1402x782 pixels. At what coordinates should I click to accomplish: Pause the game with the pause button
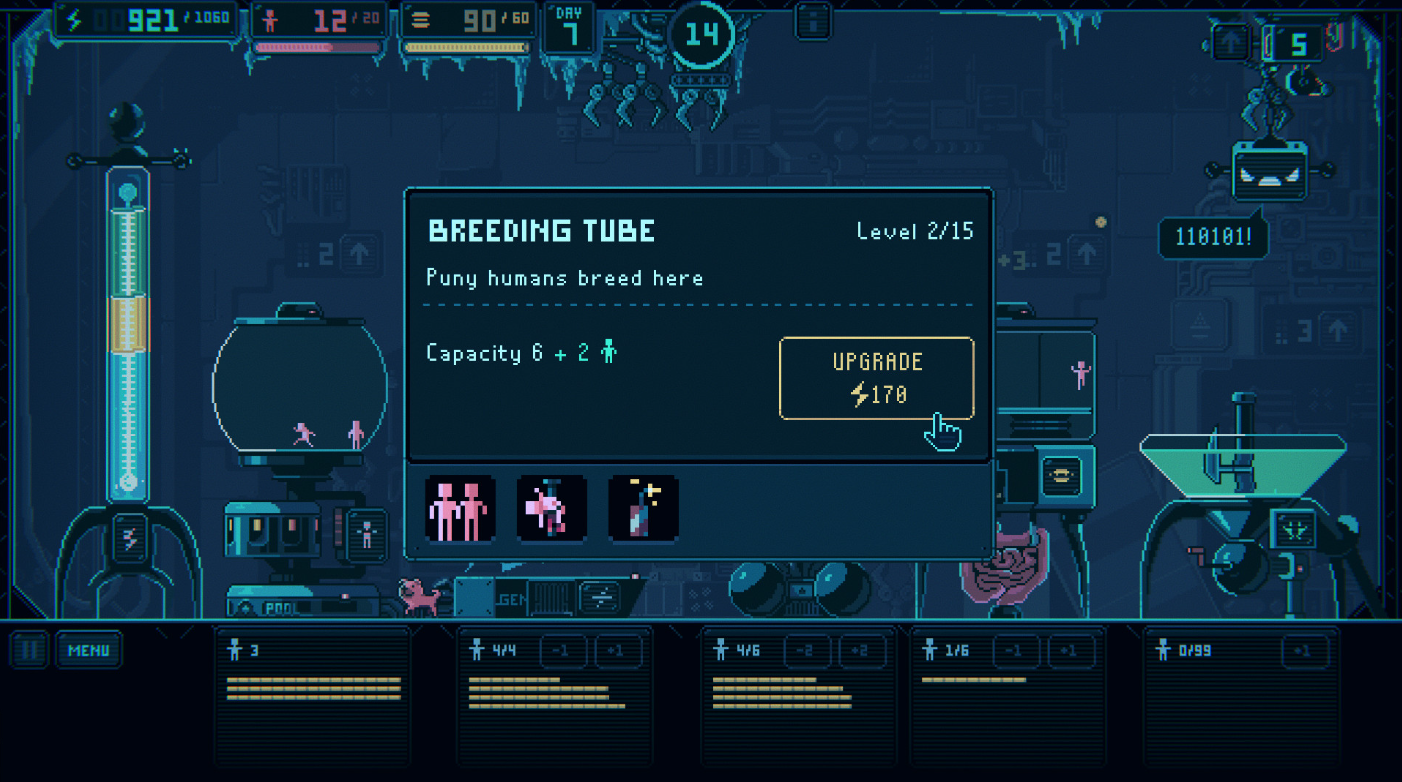click(30, 651)
